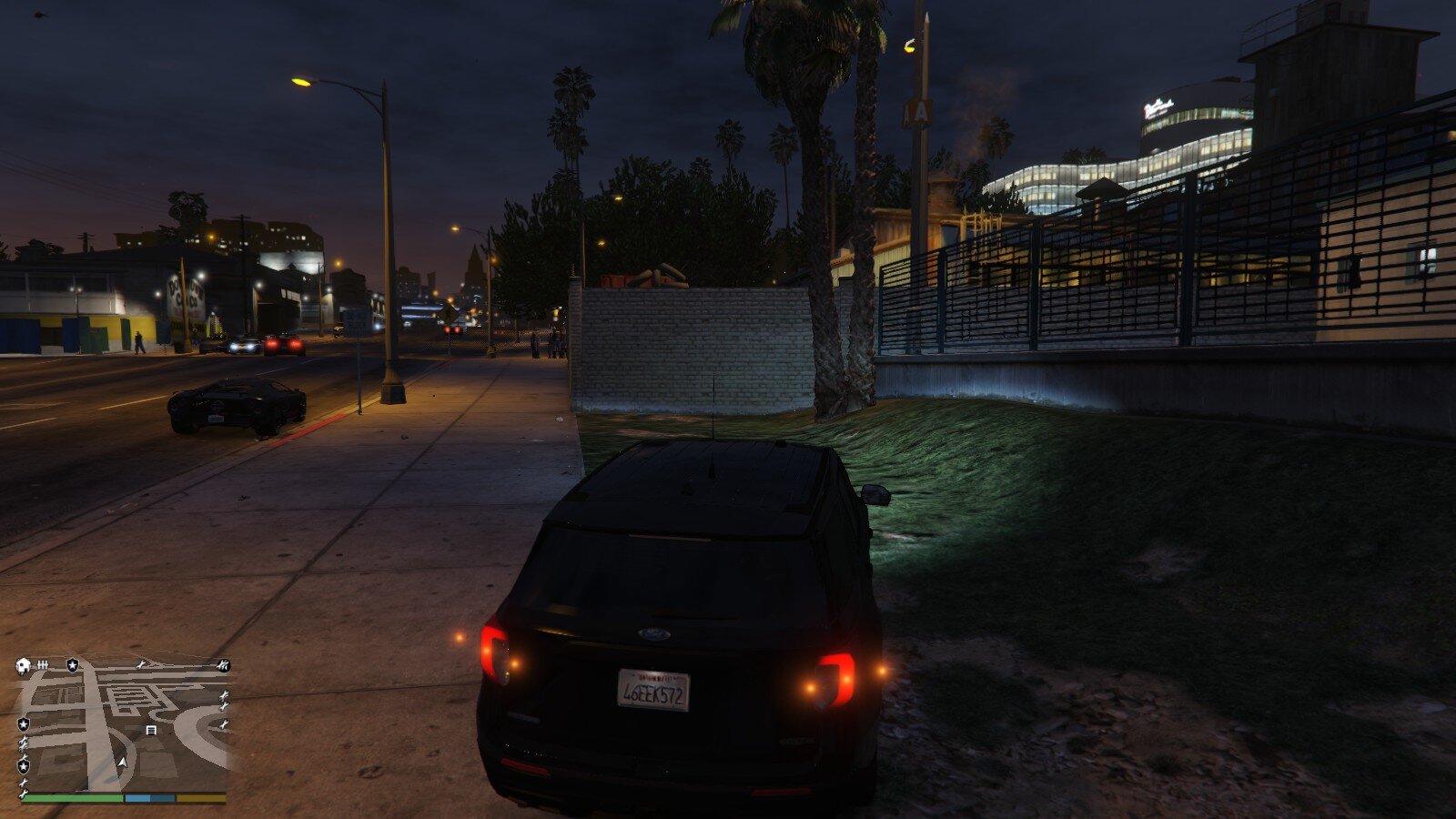Image resolution: width=1456 pixels, height=819 pixels.
Task: Select the white house marker on minimap
Action: (x=24, y=665)
